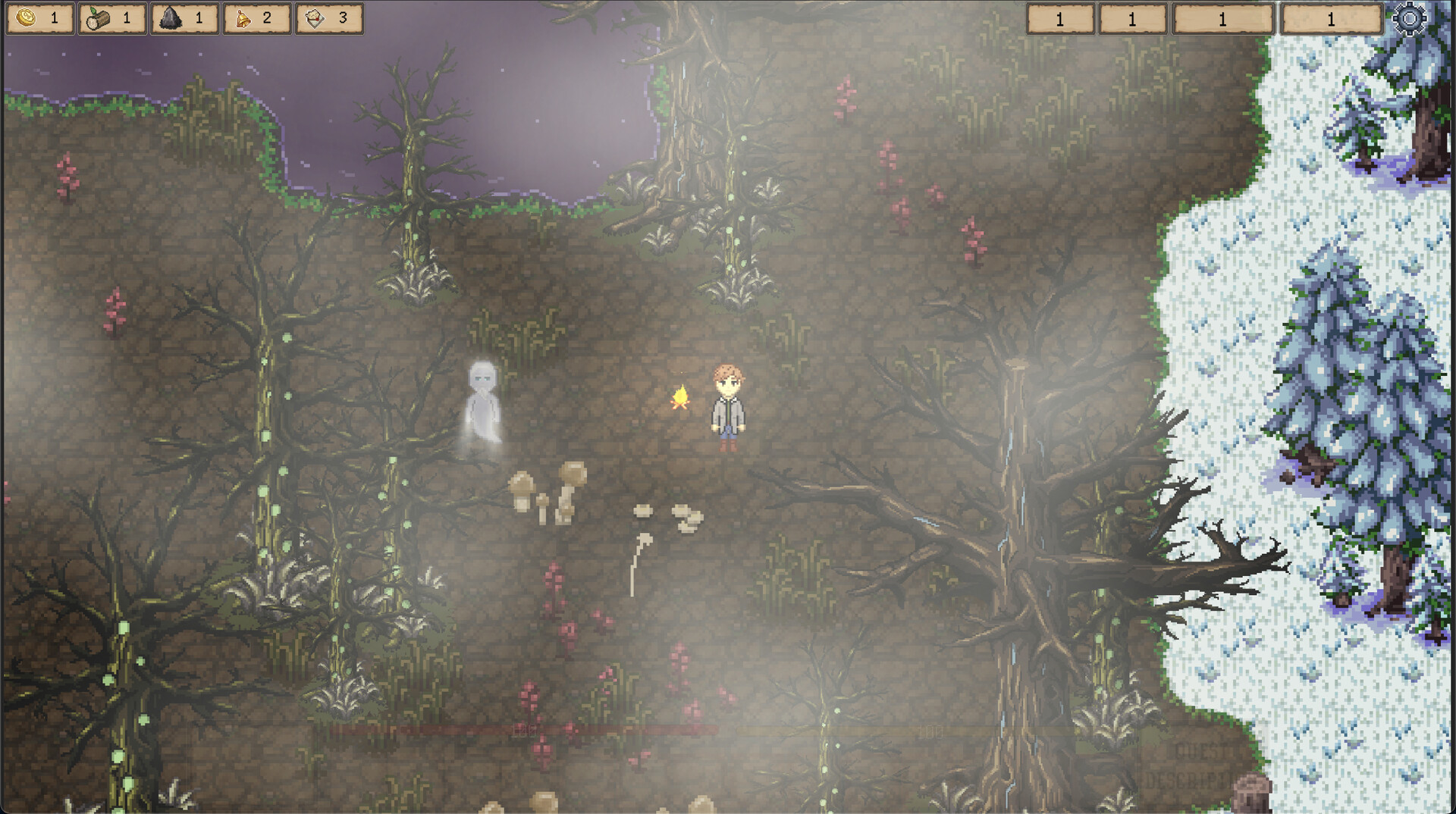Select the first hotbar slot showing 1
The image size is (1456, 814).
(1059, 20)
